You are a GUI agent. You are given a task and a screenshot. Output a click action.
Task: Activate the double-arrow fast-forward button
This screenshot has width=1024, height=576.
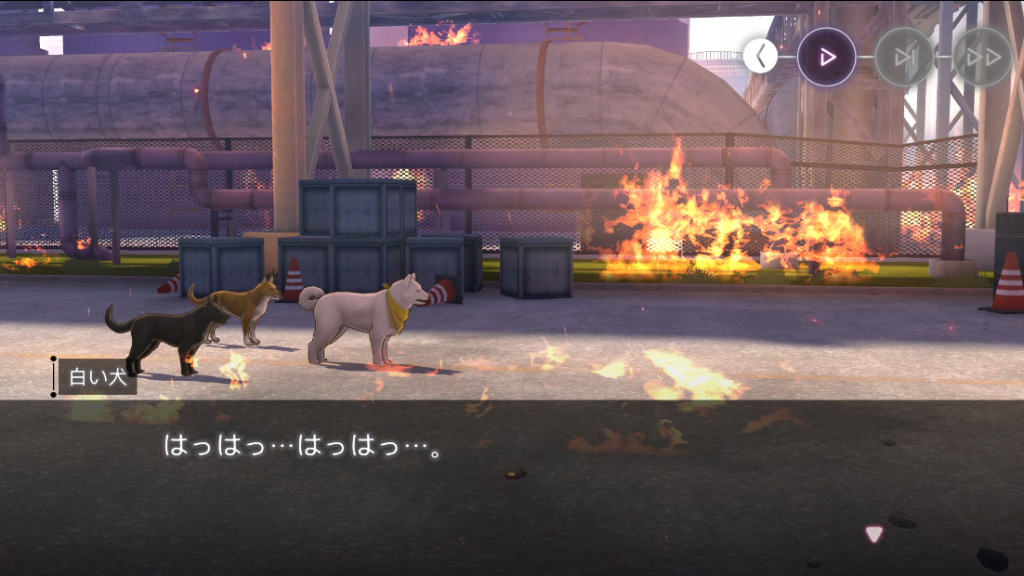pos(982,57)
